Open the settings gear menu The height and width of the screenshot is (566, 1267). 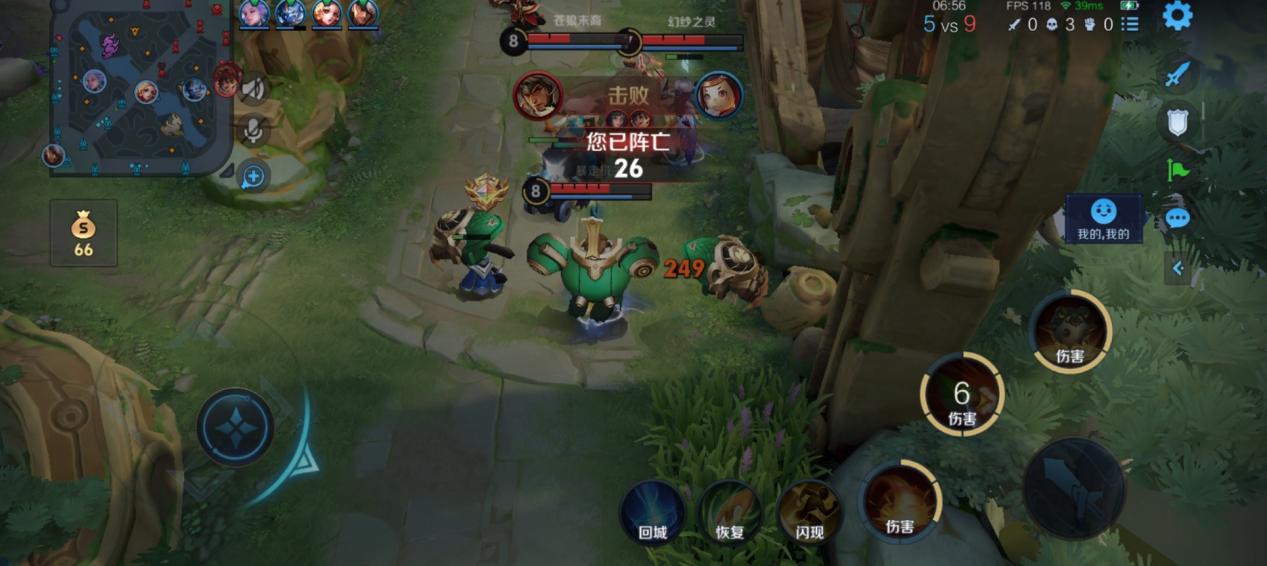pyautogui.click(x=1177, y=16)
